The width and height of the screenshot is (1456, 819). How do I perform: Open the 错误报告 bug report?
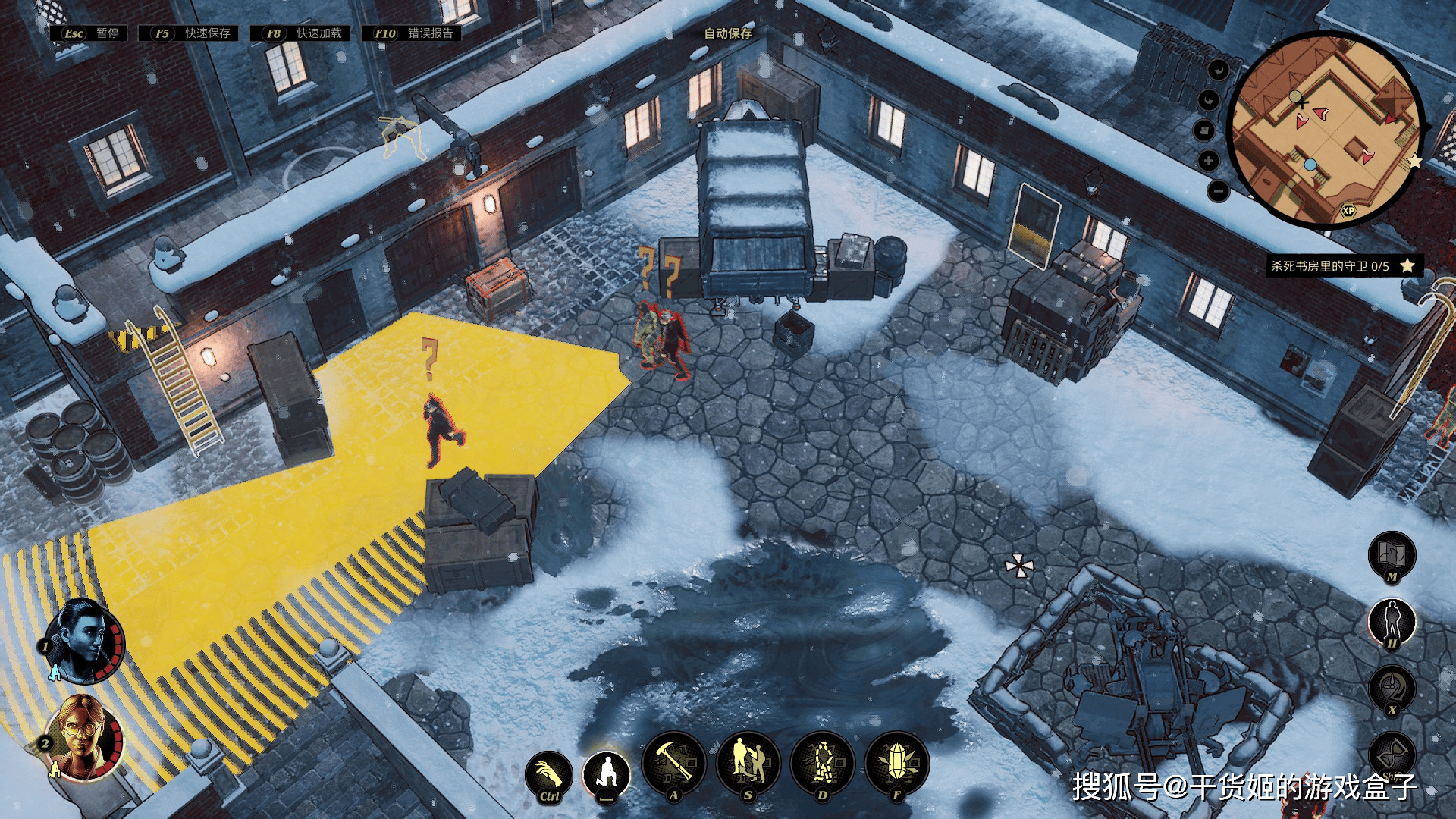413,33
